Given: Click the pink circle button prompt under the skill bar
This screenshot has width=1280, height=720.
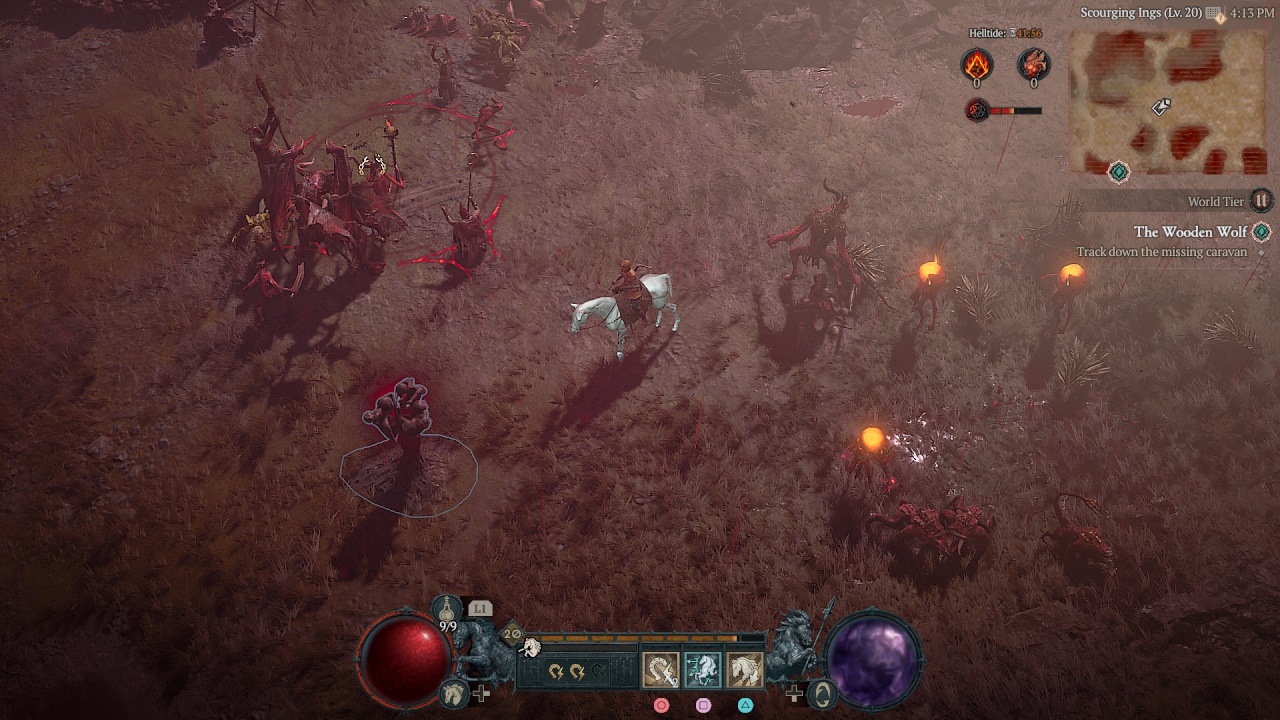Looking at the screenshot, I should coord(661,706).
